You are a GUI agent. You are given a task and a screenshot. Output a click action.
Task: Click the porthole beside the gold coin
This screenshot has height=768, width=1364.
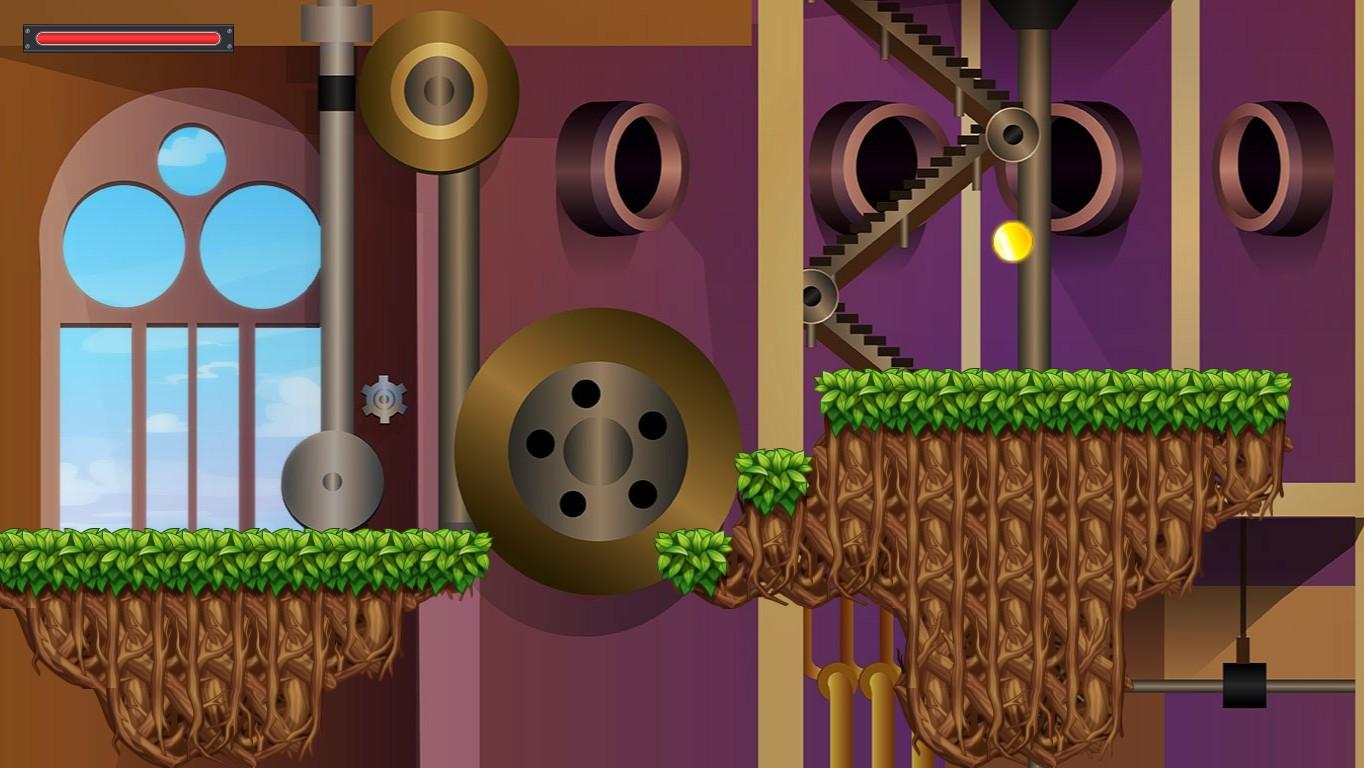coord(1090,165)
